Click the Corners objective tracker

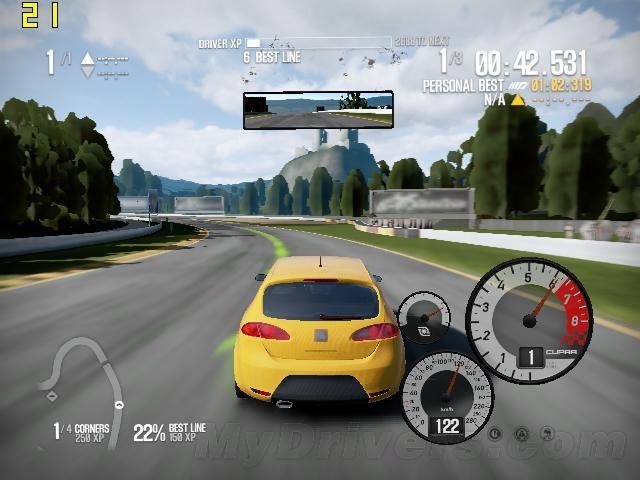(80, 432)
